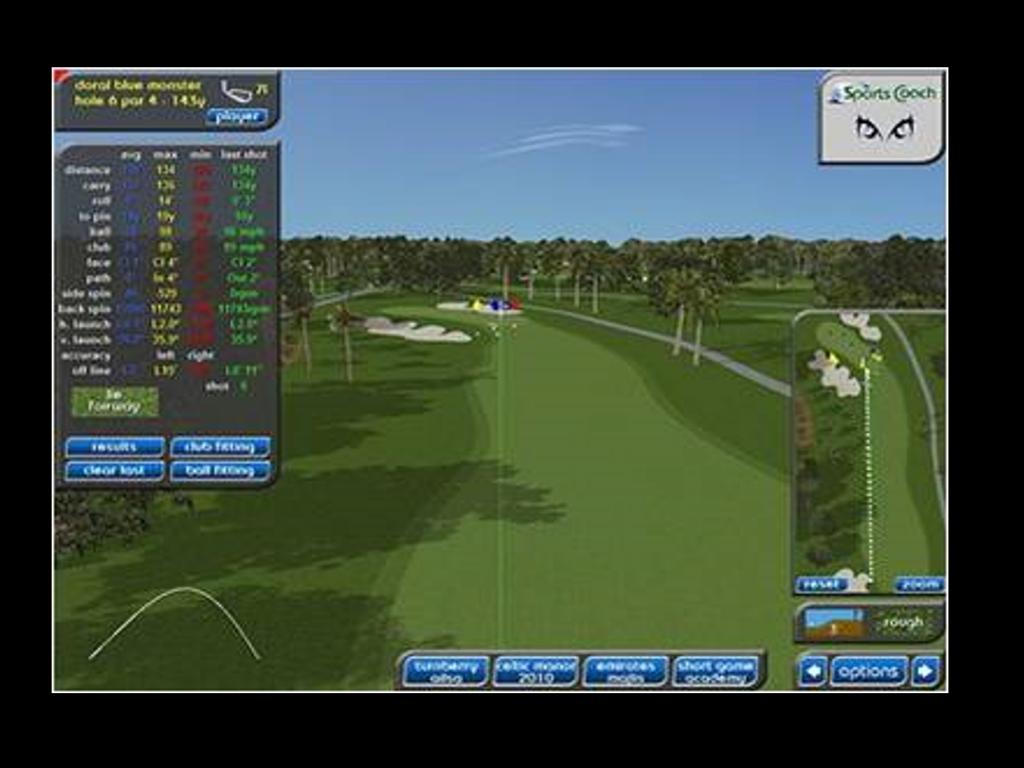Open the results screen

114,447
